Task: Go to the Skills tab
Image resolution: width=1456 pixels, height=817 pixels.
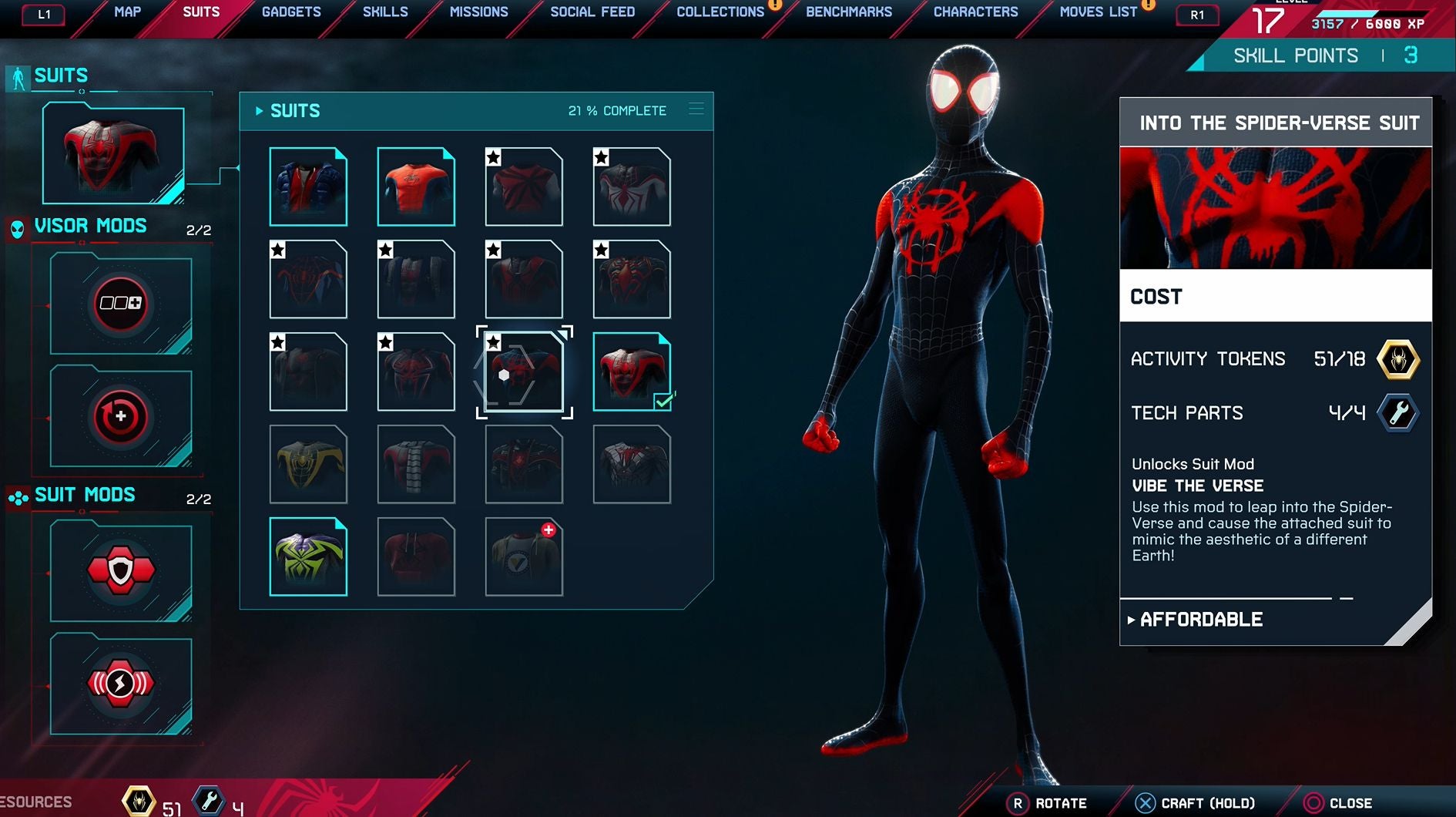Action: tap(385, 12)
